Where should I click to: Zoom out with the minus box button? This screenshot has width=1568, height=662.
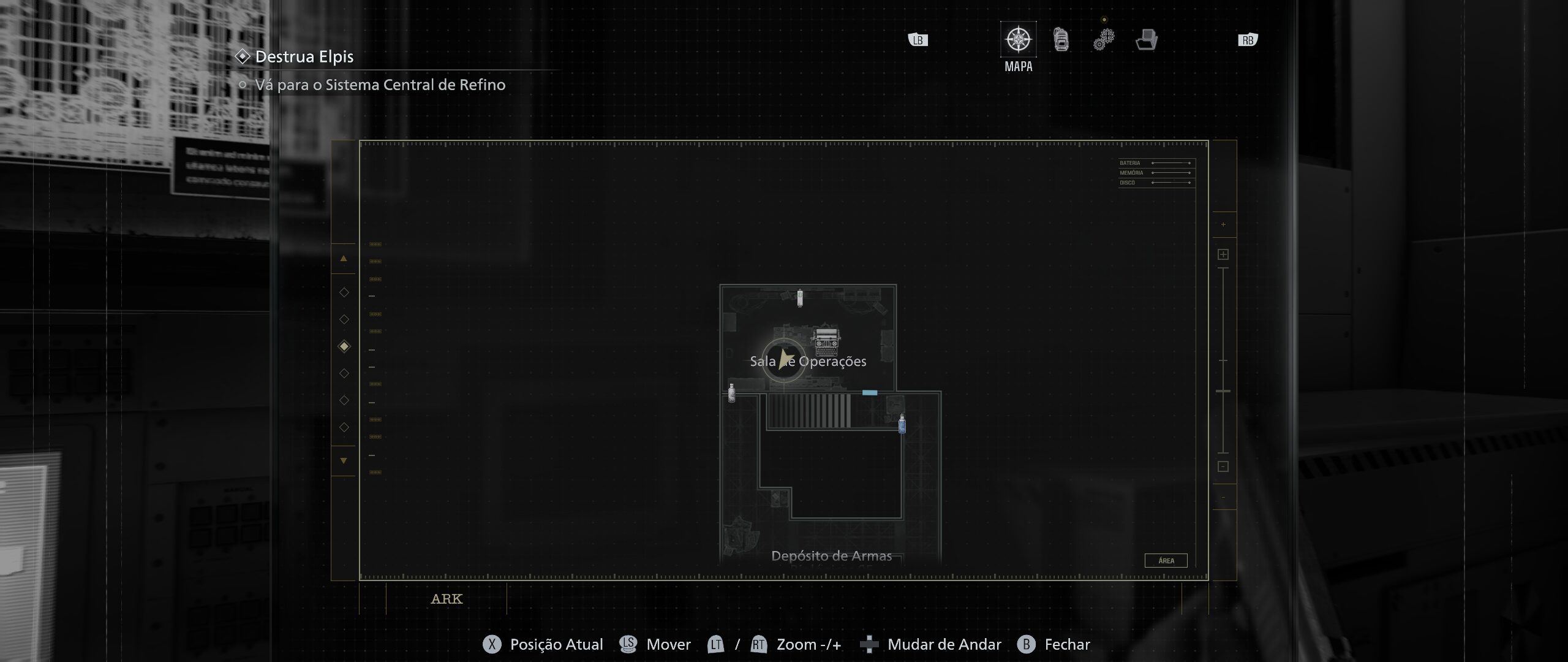coord(1223,466)
